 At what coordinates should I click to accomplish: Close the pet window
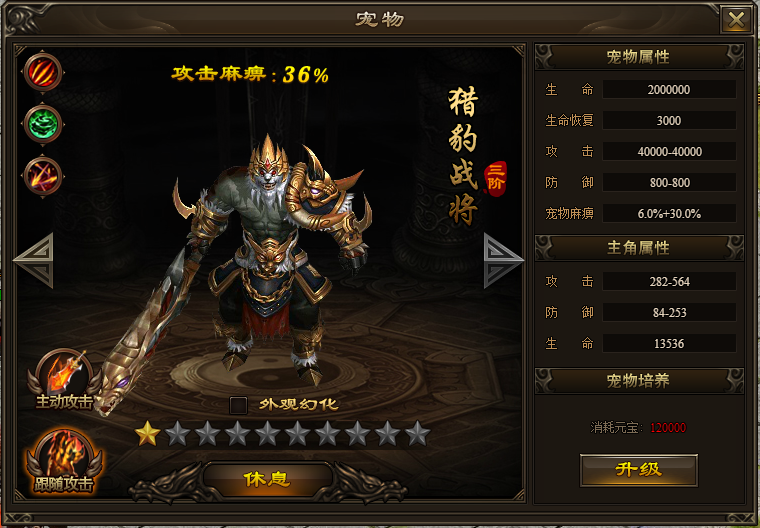737,20
